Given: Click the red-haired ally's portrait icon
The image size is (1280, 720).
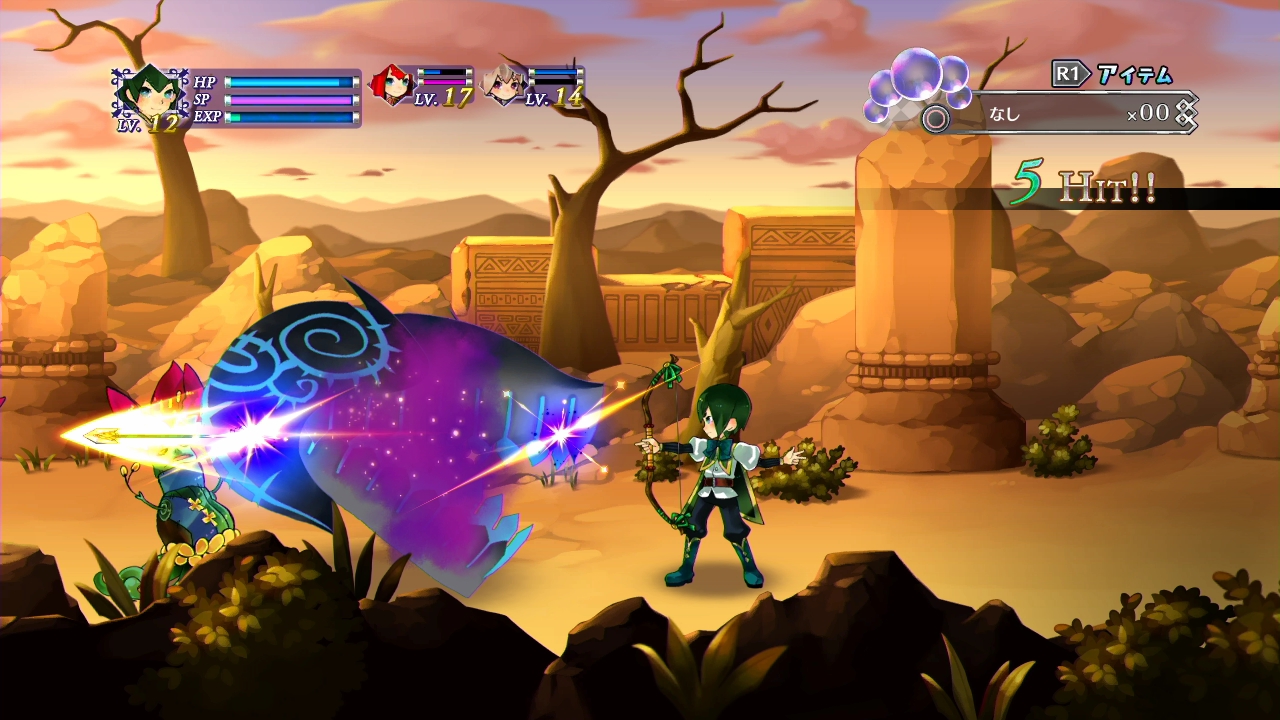Looking at the screenshot, I should pos(391,84).
